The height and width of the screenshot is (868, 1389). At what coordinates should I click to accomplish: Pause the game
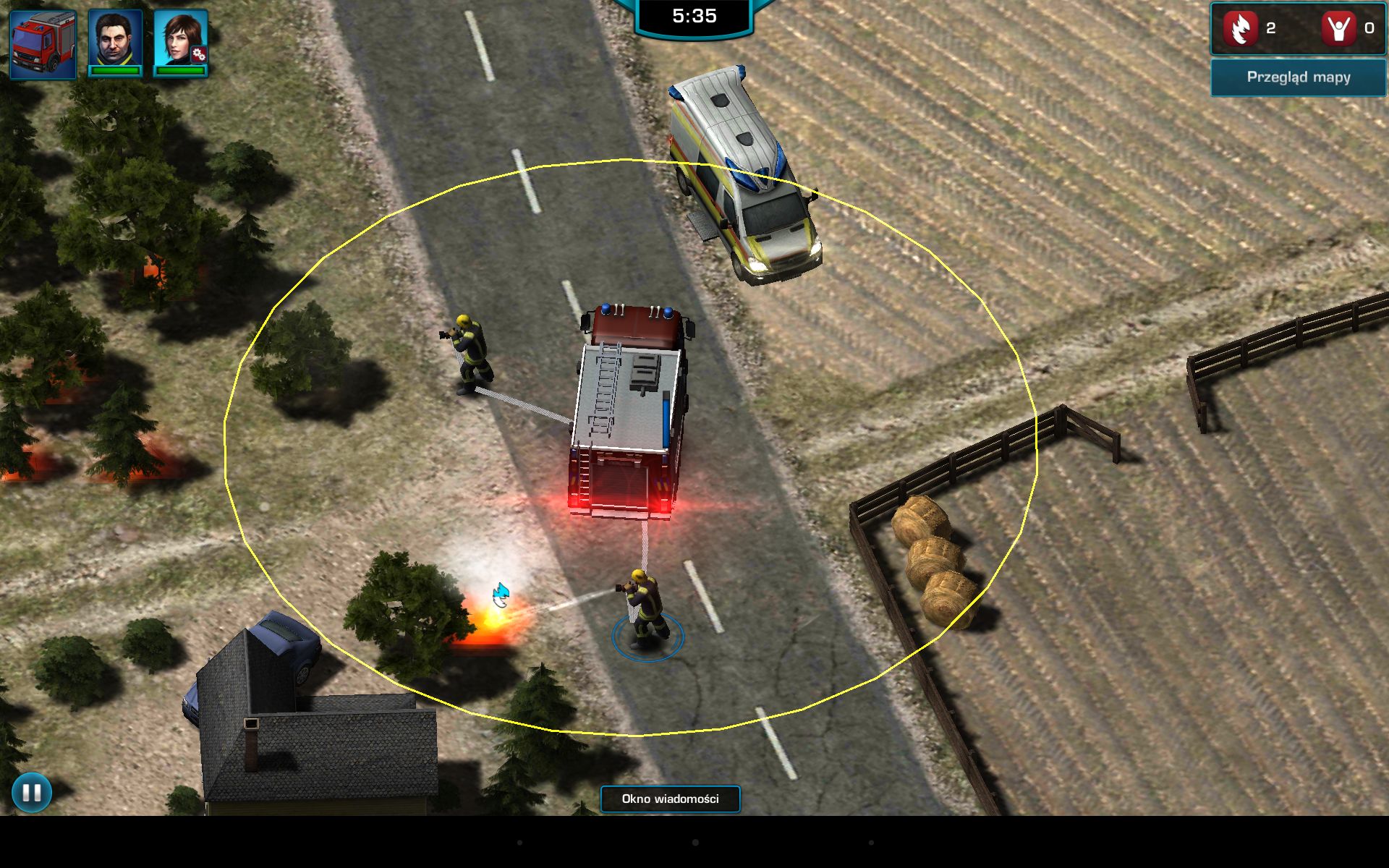click(32, 792)
